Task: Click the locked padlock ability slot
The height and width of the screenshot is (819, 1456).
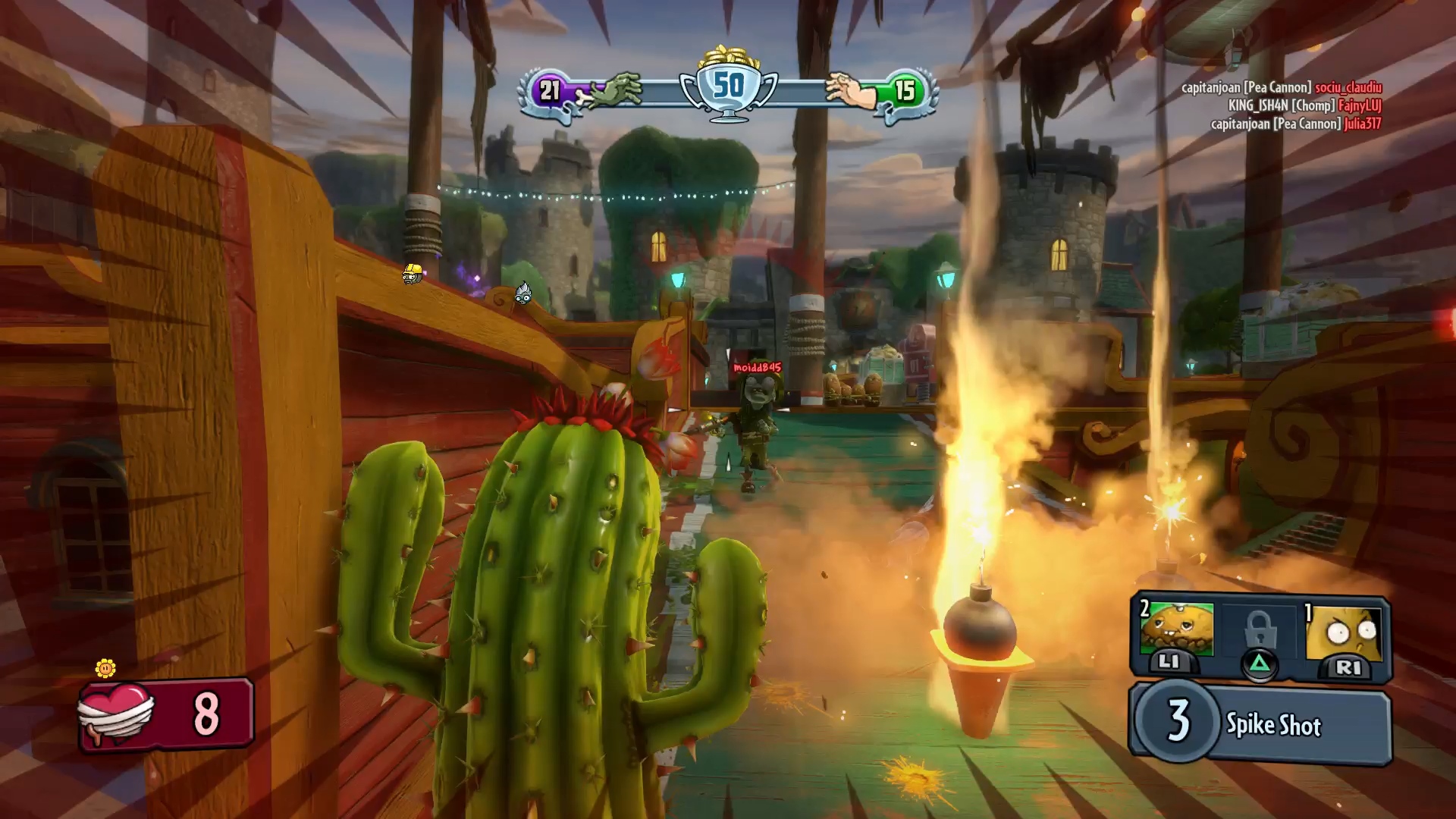Action: (x=1259, y=631)
